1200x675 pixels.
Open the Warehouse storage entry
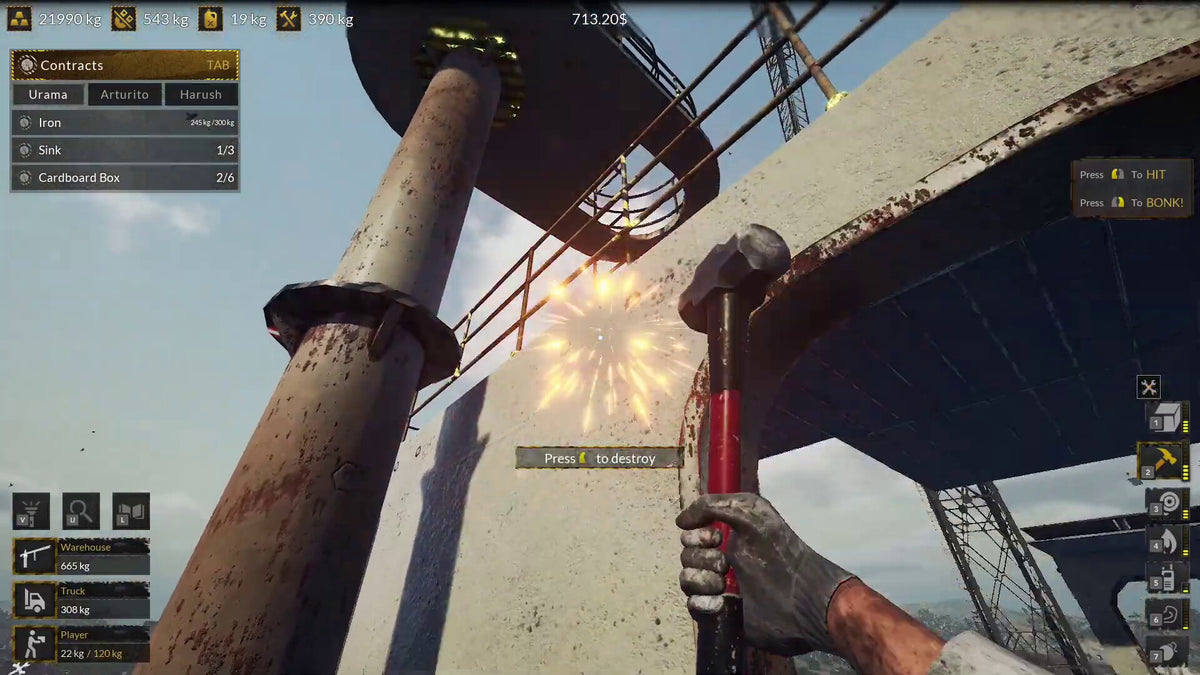point(81,556)
